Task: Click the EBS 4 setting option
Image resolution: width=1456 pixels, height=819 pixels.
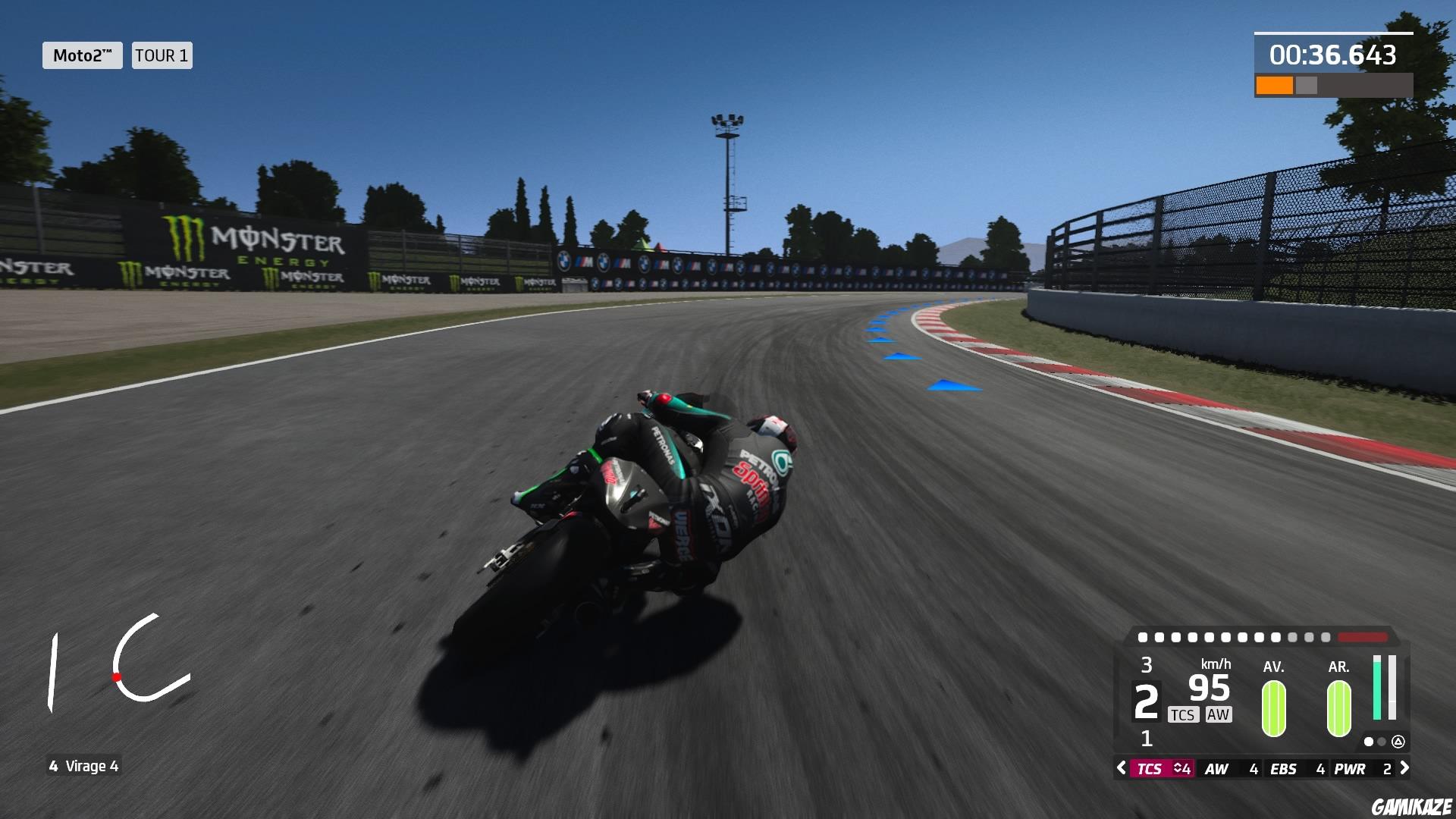Action: point(1296,768)
